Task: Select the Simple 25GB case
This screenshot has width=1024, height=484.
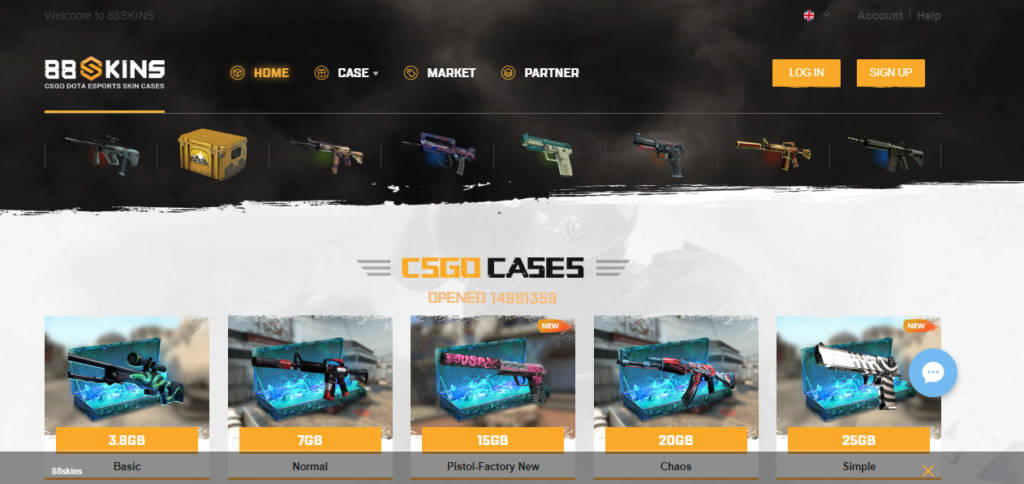Action: [x=858, y=378]
